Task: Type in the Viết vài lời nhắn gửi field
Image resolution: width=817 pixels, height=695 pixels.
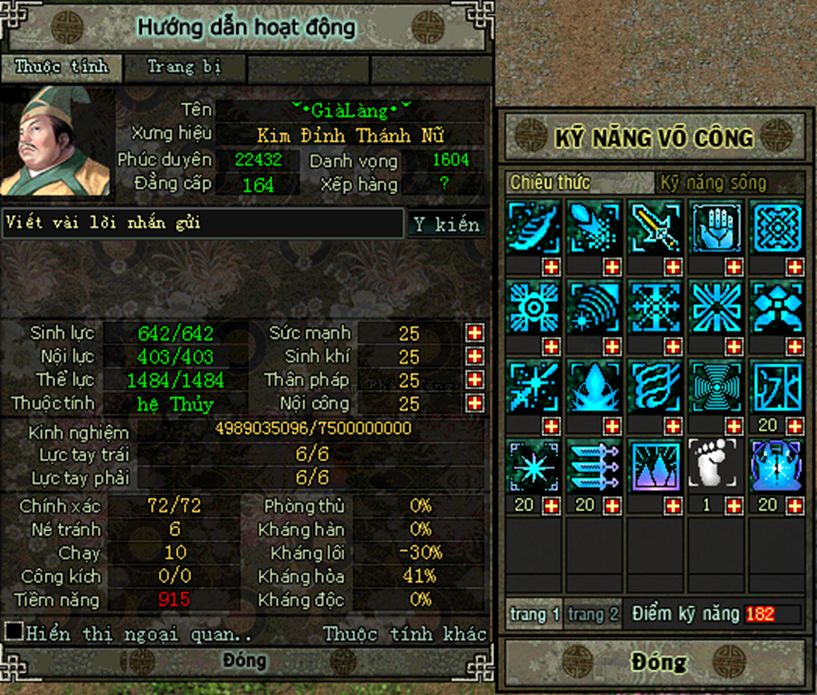Action: [x=202, y=223]
